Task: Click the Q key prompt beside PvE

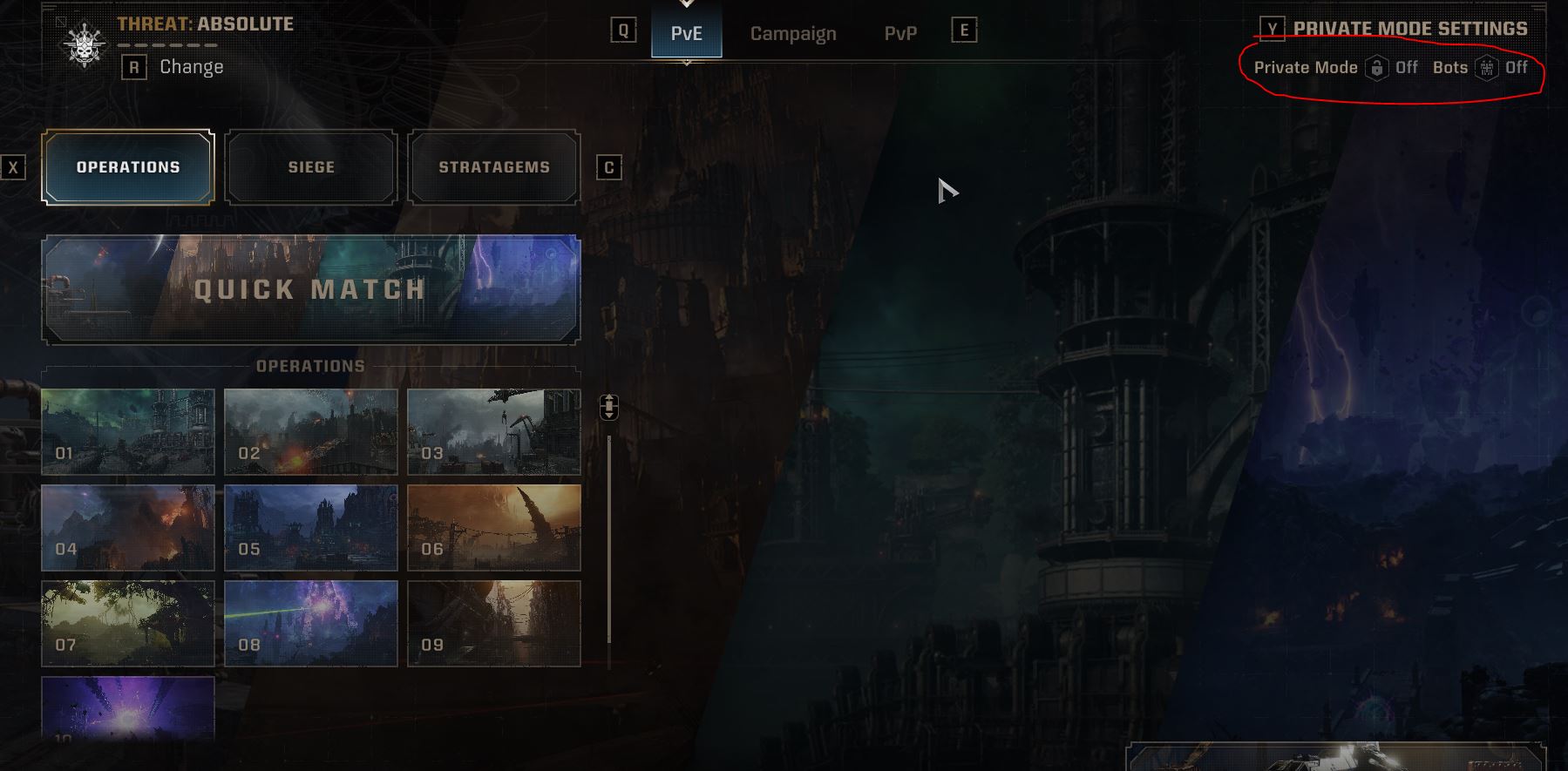Action: 621,31
